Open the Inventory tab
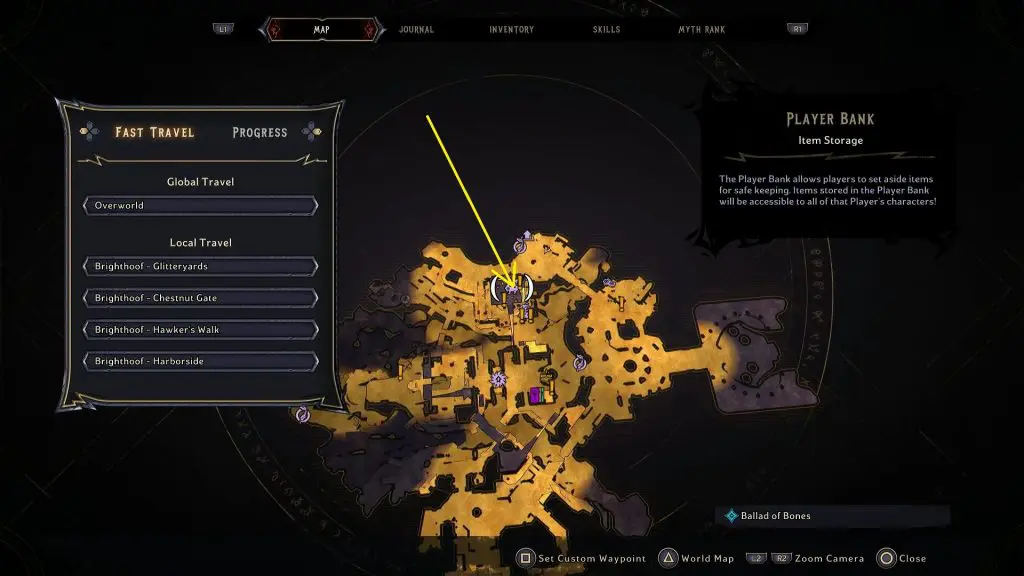This screenshot has height=576, width=1024. (x=511, y=30)
